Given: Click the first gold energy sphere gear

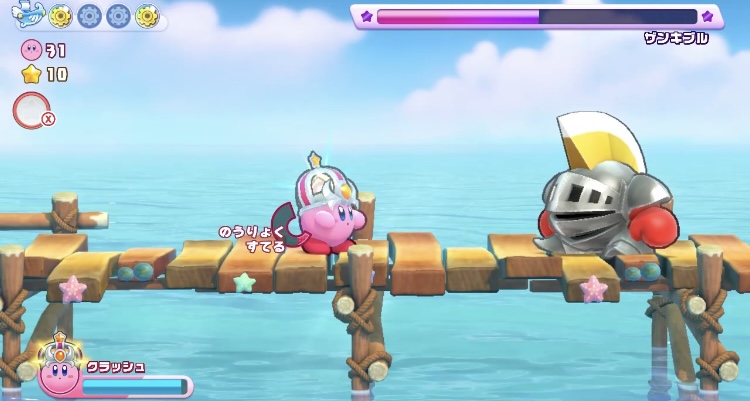Looking at the screenshot, I should click(x=60, y=16).
